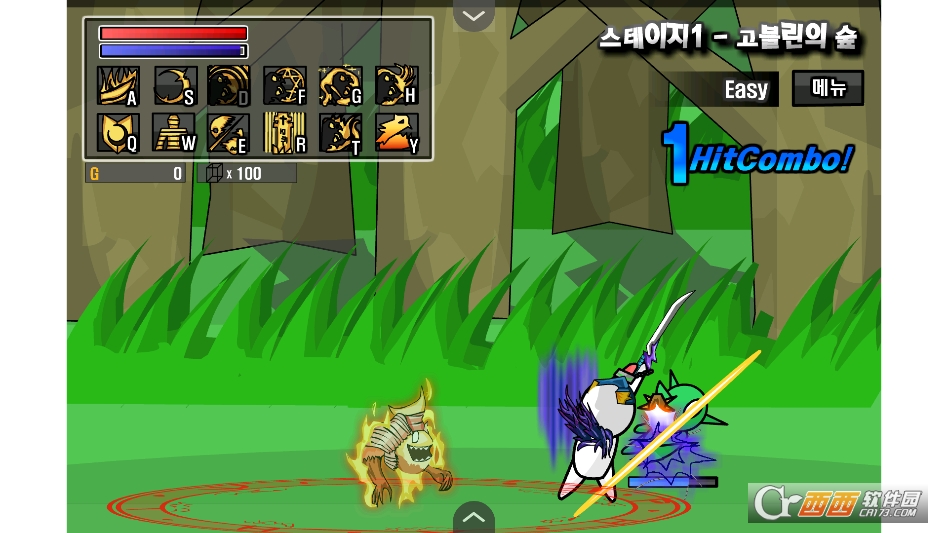This screenshot has height=533, width=948.
Task: Open the 메뉴 menu button
Action: coord(827,88)
